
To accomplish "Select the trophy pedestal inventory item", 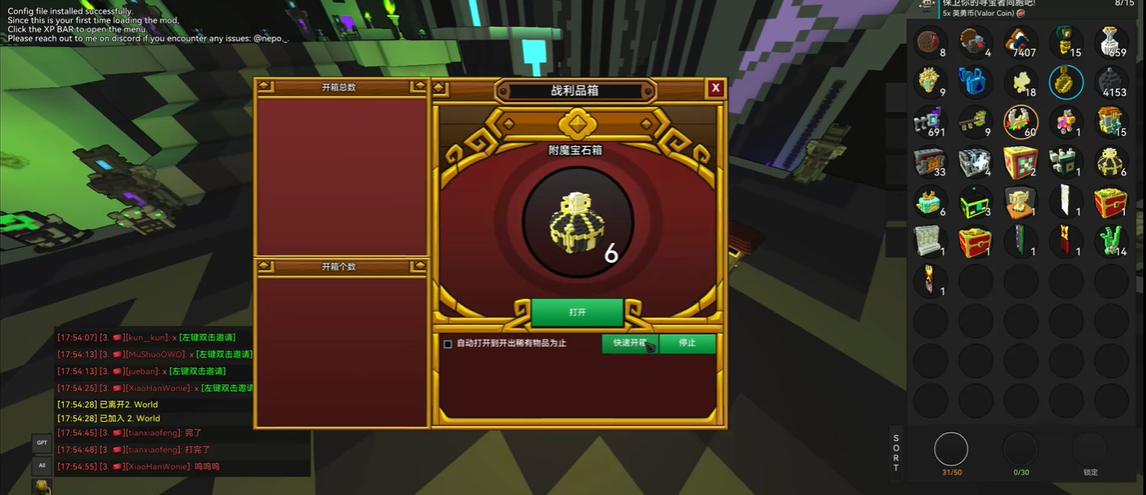I will tap(1020, 202).
